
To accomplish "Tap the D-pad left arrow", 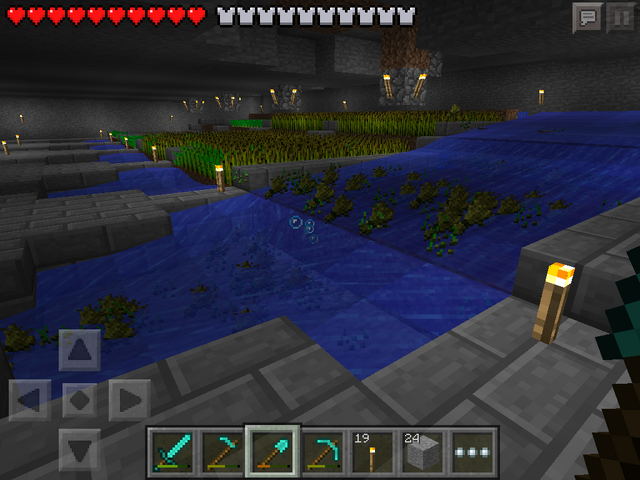I will pos(30,401).
